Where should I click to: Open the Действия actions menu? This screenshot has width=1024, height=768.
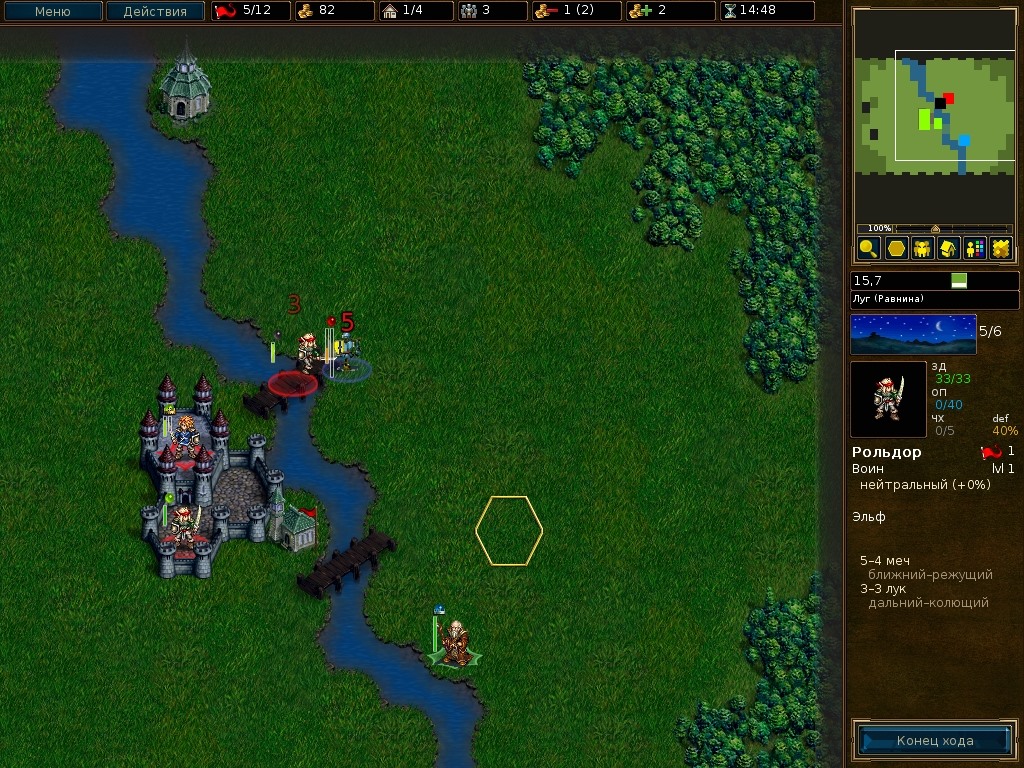pos(155,12)
